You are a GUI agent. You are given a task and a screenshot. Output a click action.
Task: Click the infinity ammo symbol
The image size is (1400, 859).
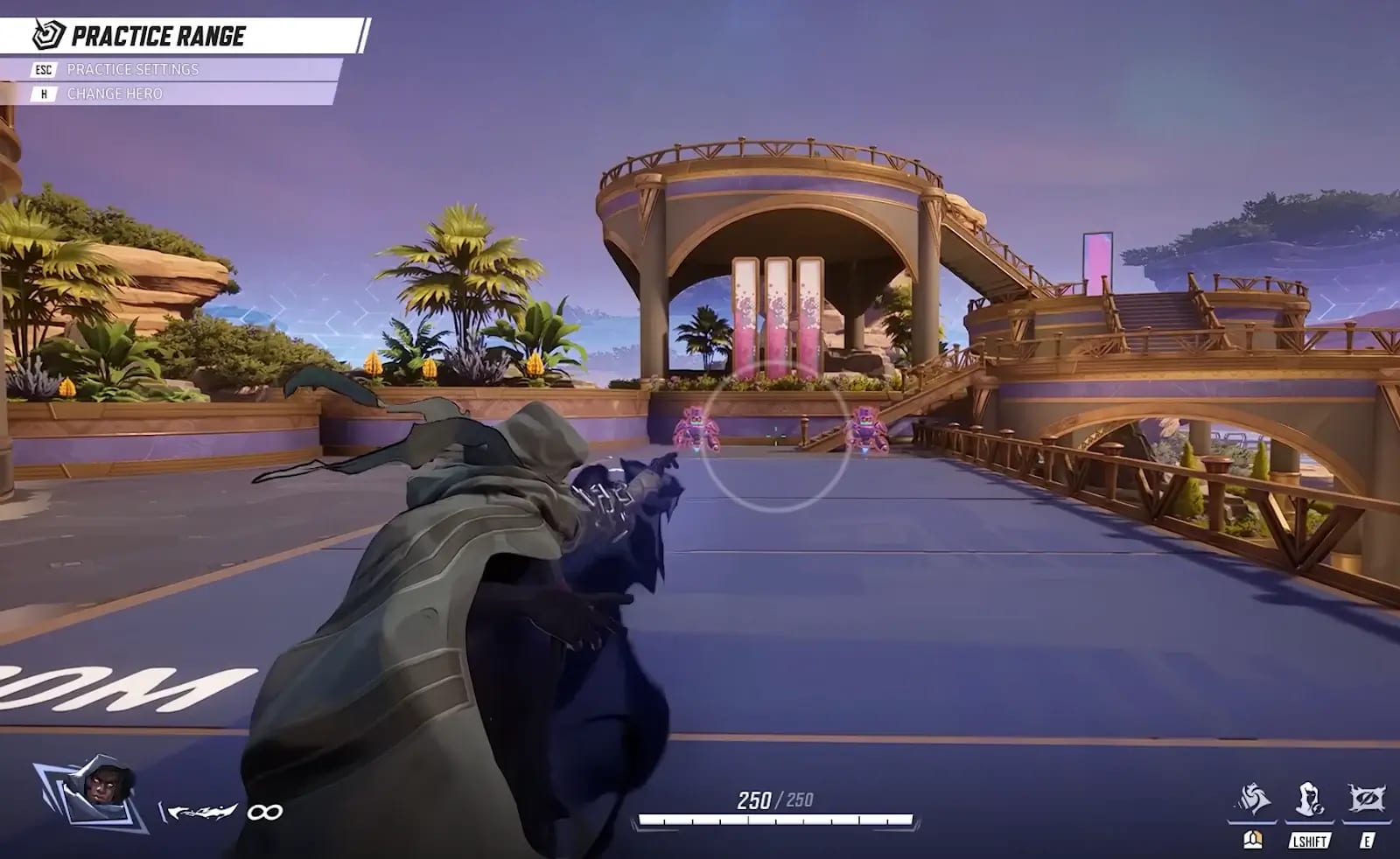point(266,812)
